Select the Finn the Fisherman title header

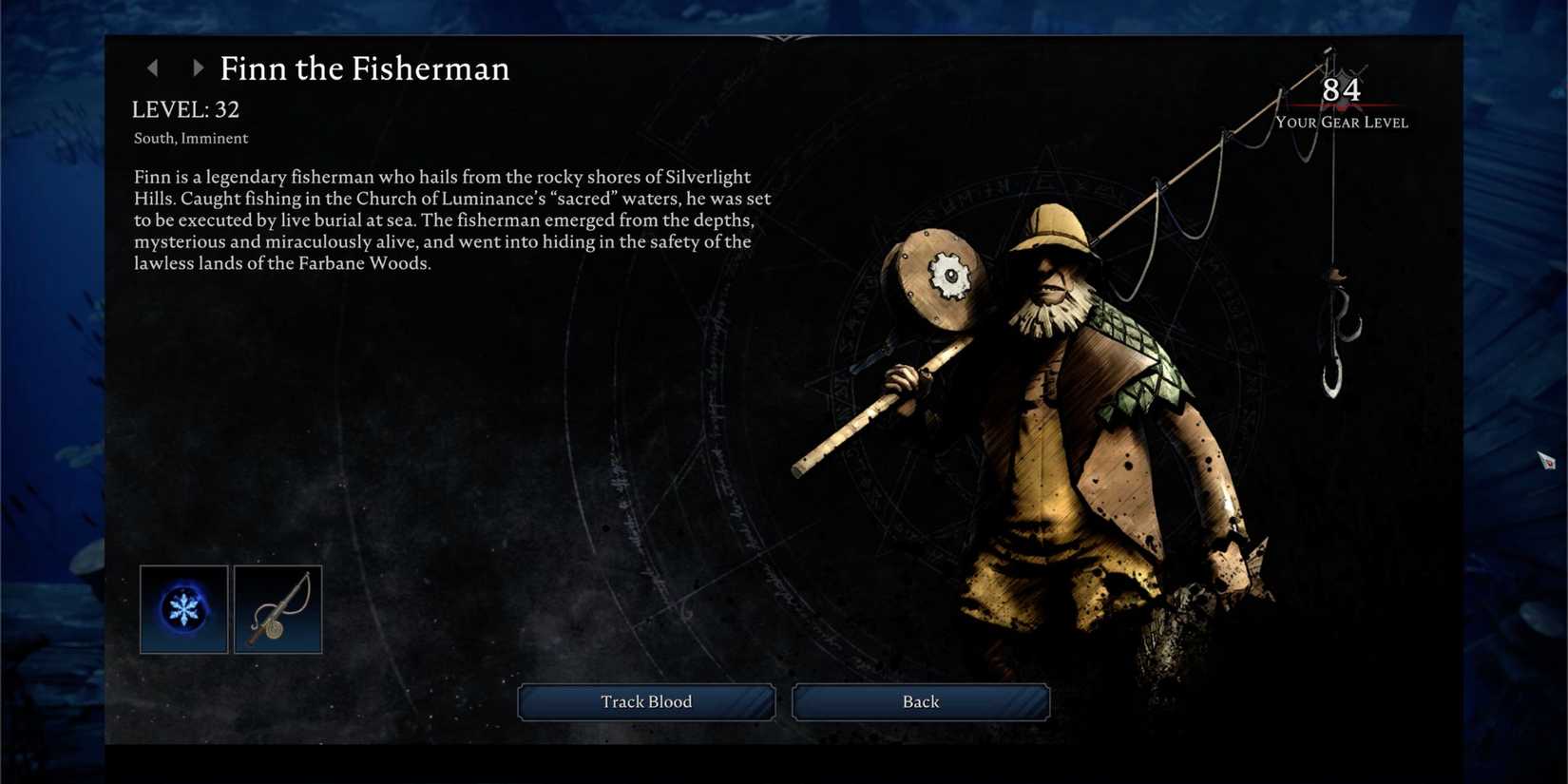(x=365, y=67)
